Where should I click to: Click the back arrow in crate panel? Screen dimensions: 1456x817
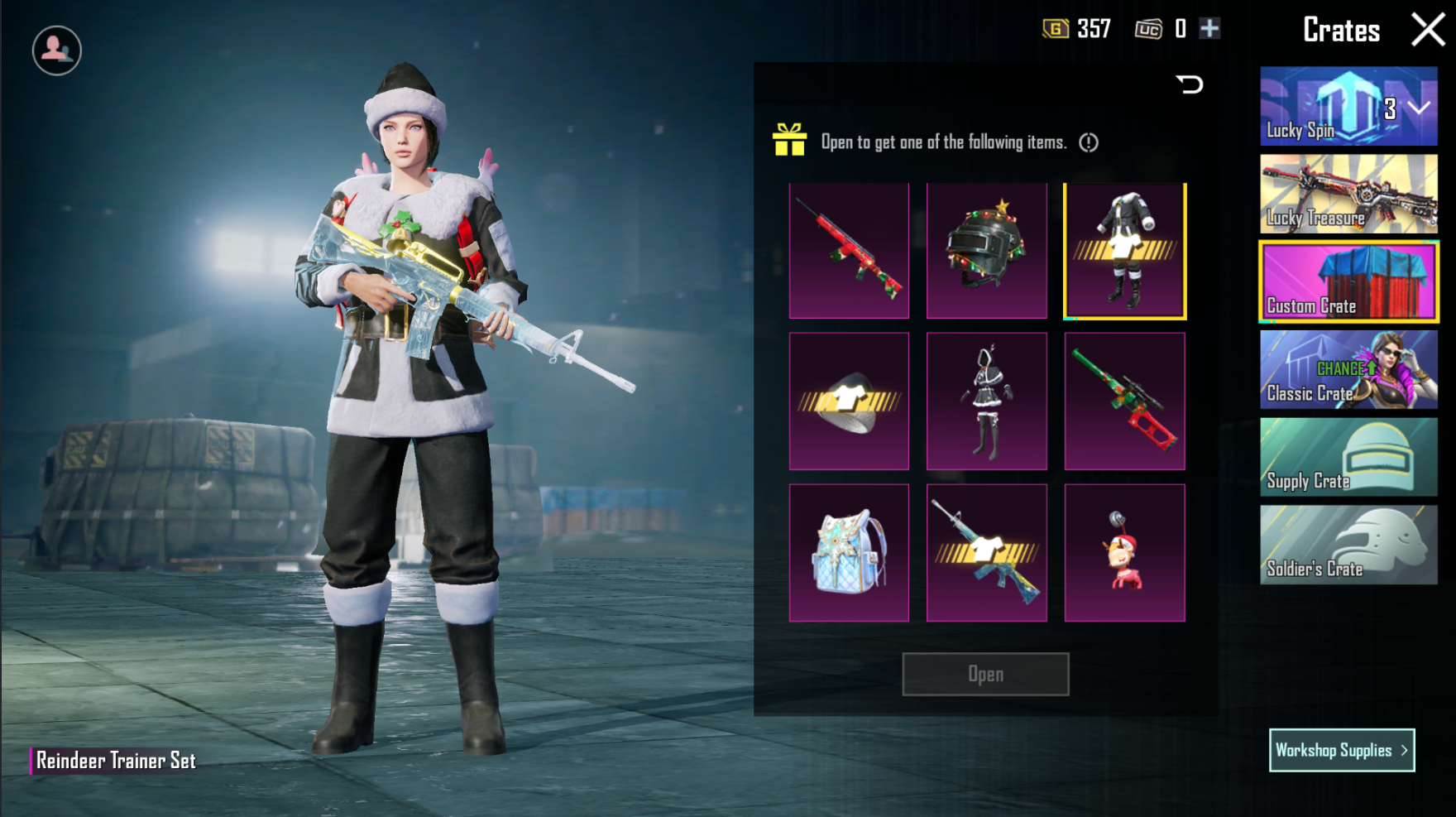pos(1190,84)
